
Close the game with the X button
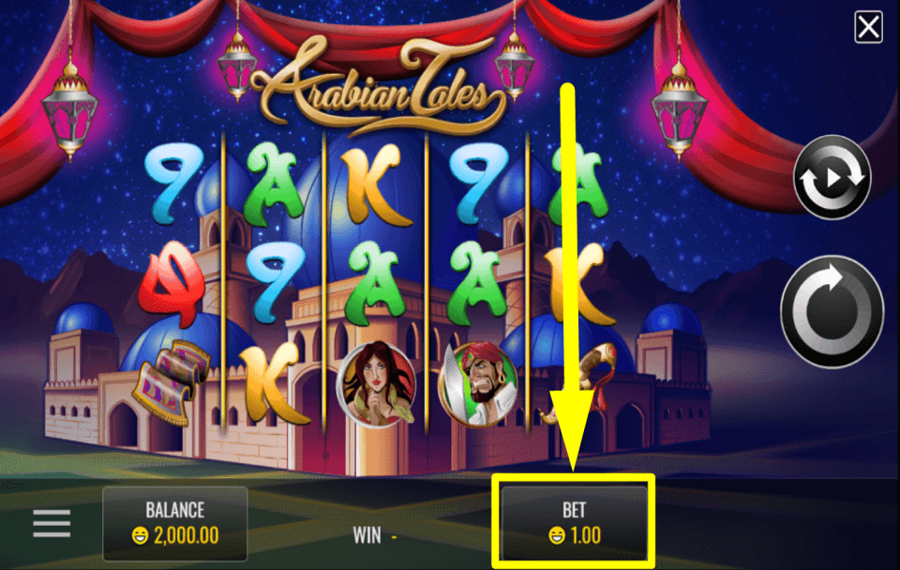click(x=868, y=28)
